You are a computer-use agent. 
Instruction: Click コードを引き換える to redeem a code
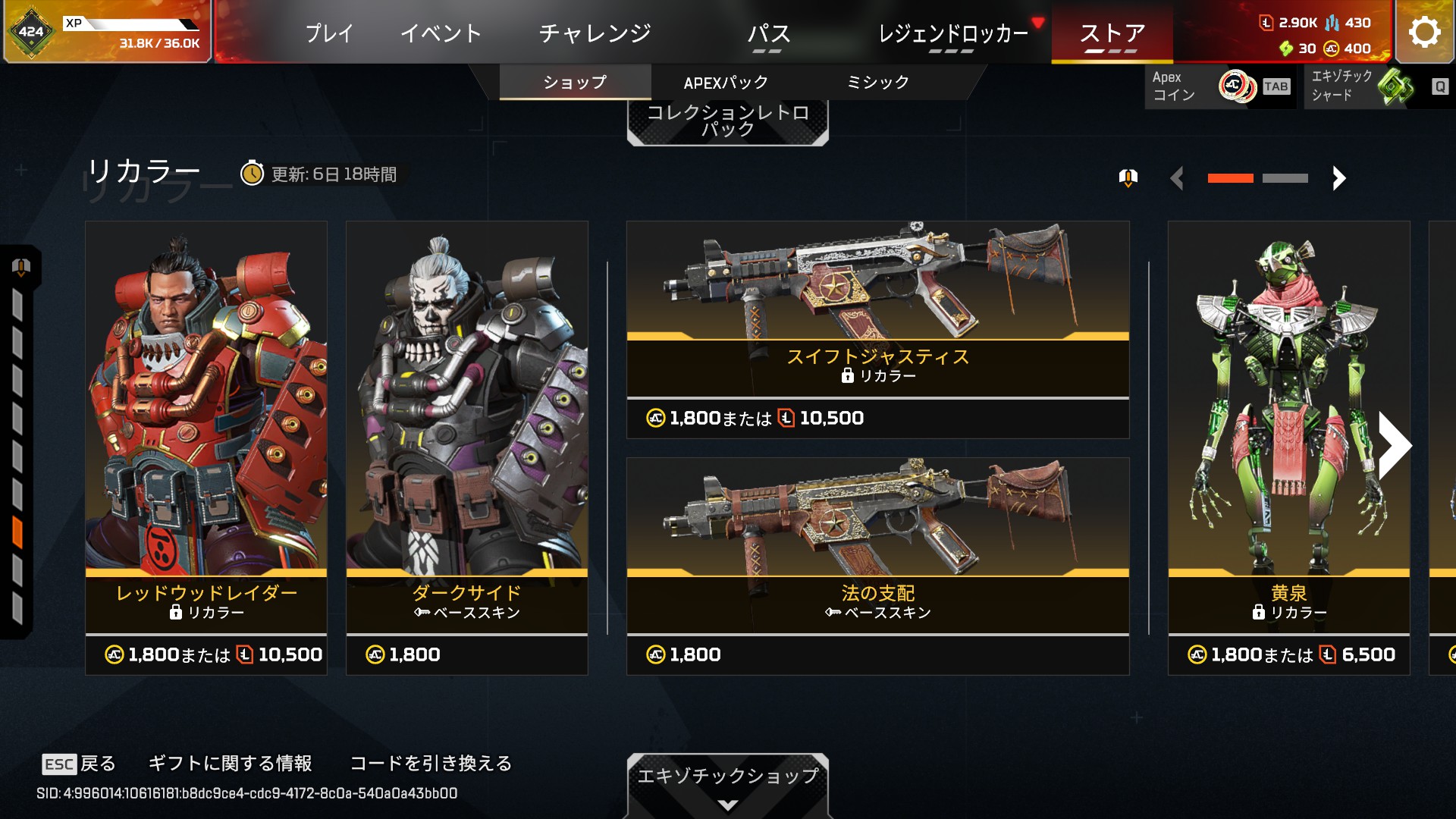pos(431,763)
